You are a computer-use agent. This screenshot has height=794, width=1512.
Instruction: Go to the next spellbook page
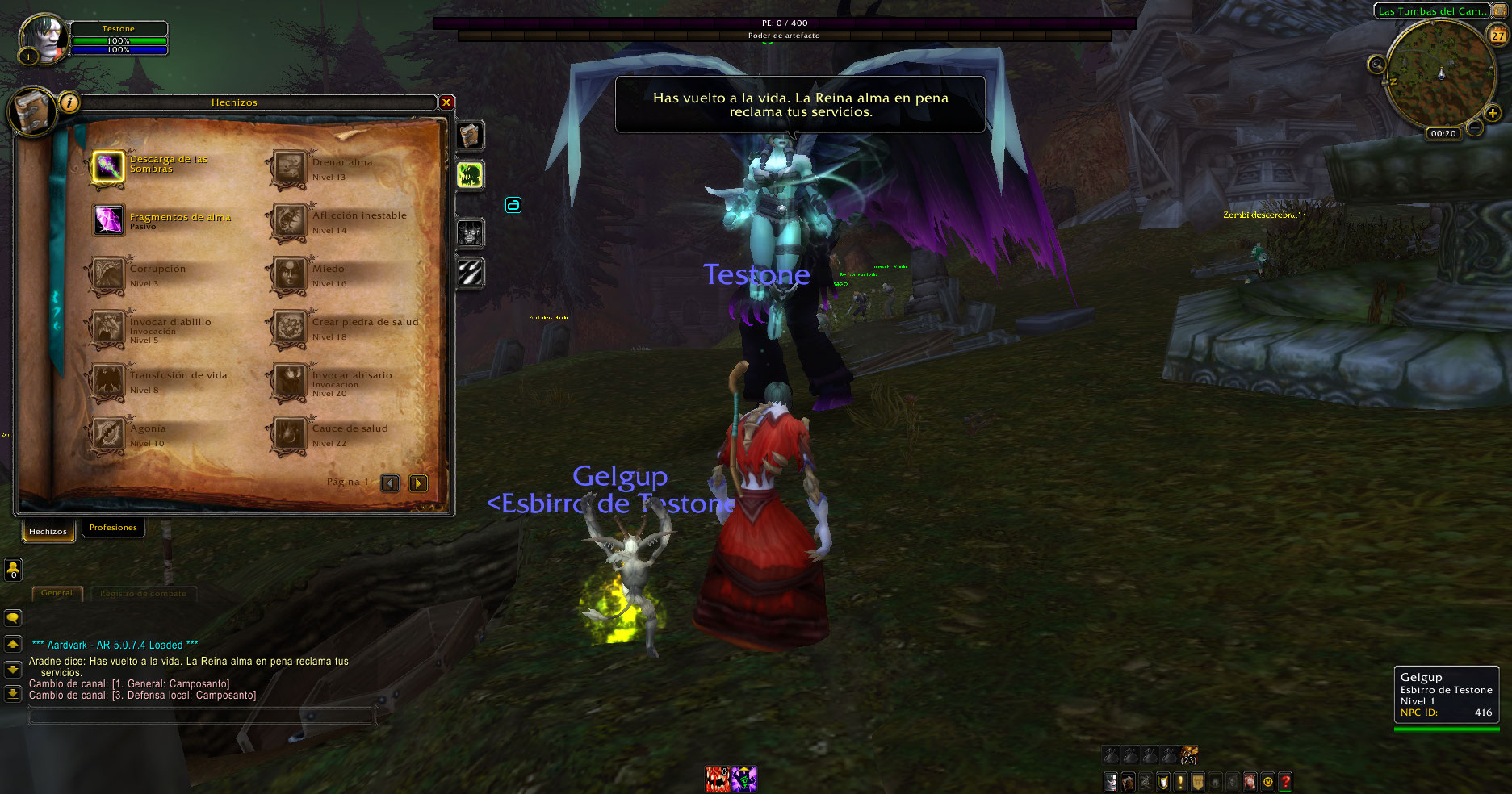point(418,483)
